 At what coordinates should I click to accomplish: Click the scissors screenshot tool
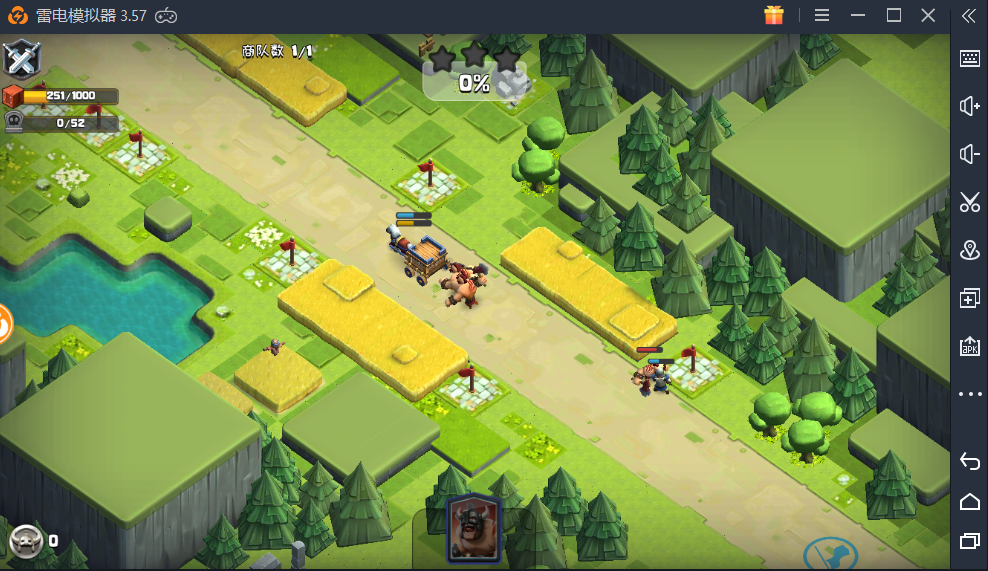coord(969,202)
